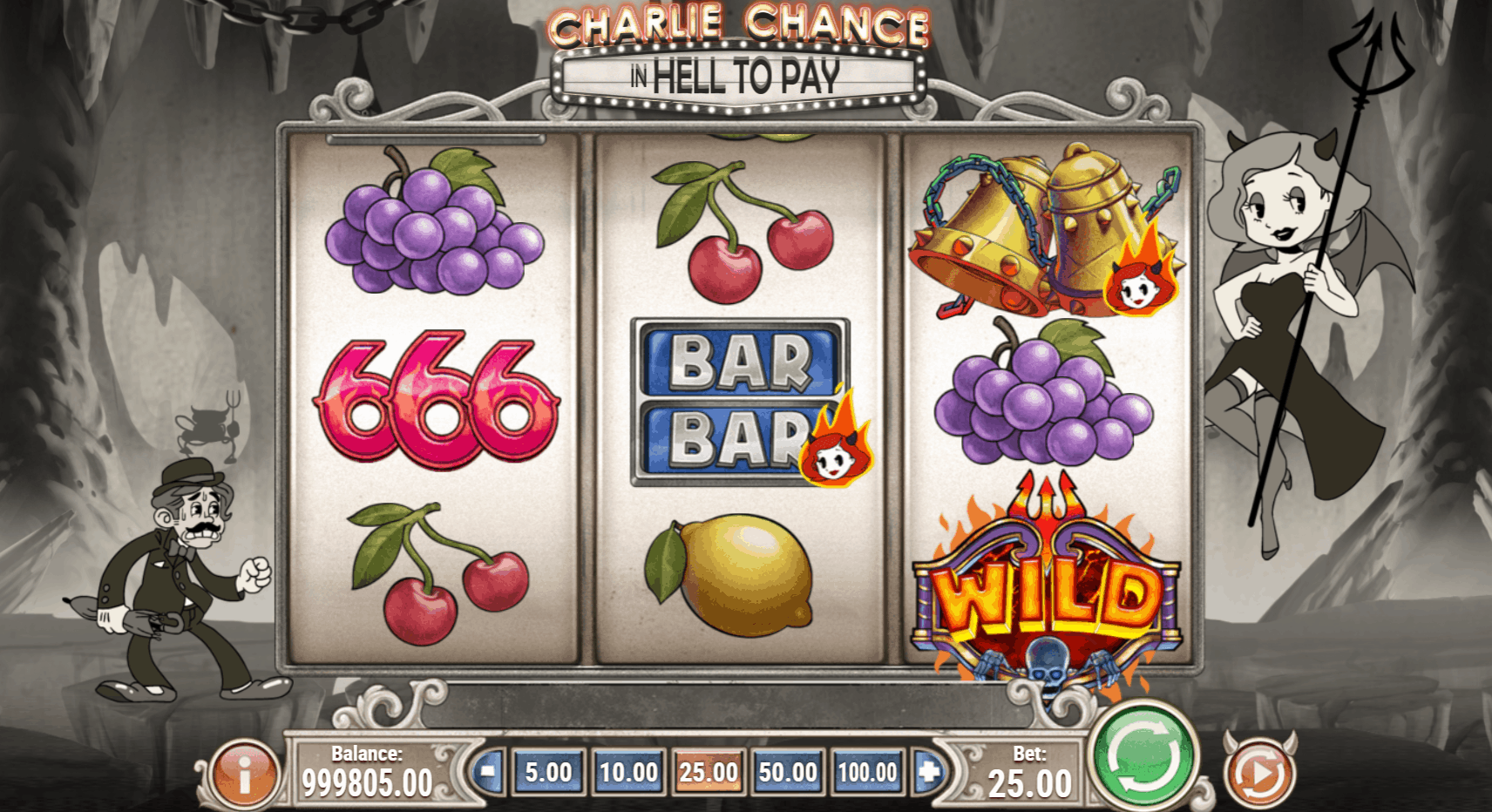Select the 50.00 bet amount
1492x812 pixels.
(x=789, y=772)
